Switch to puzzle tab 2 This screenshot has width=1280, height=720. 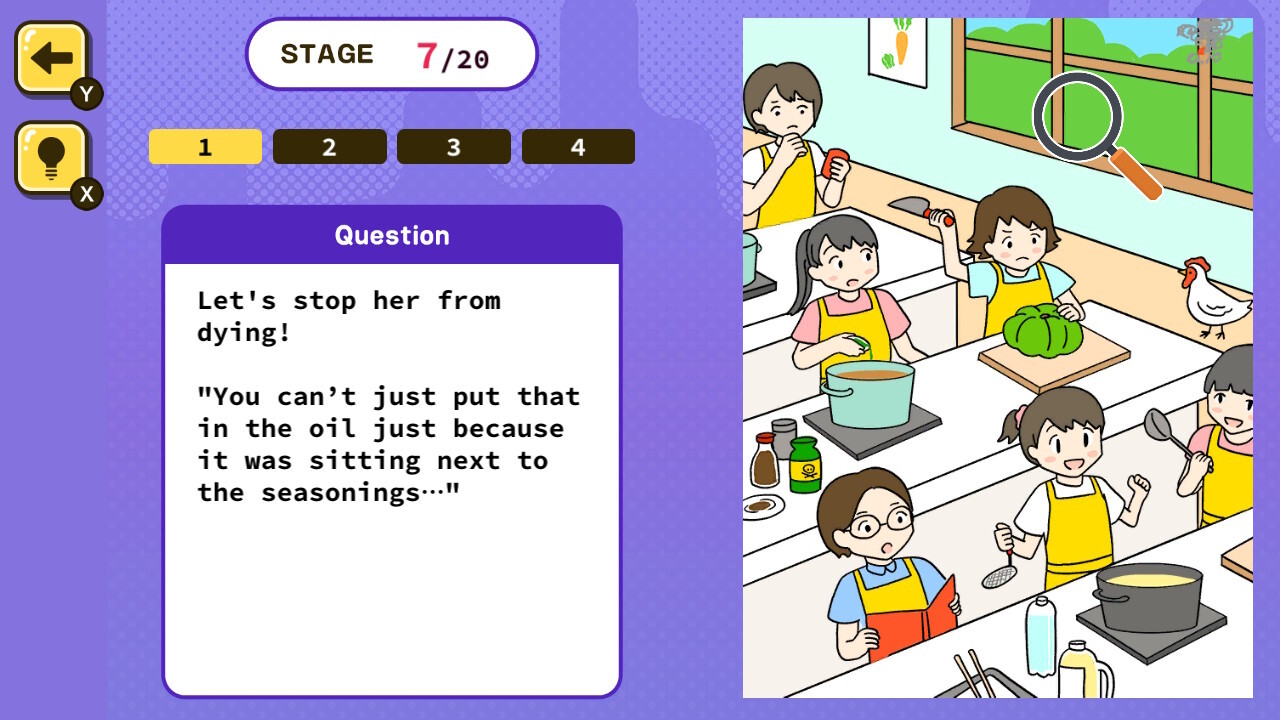point(329,146)
